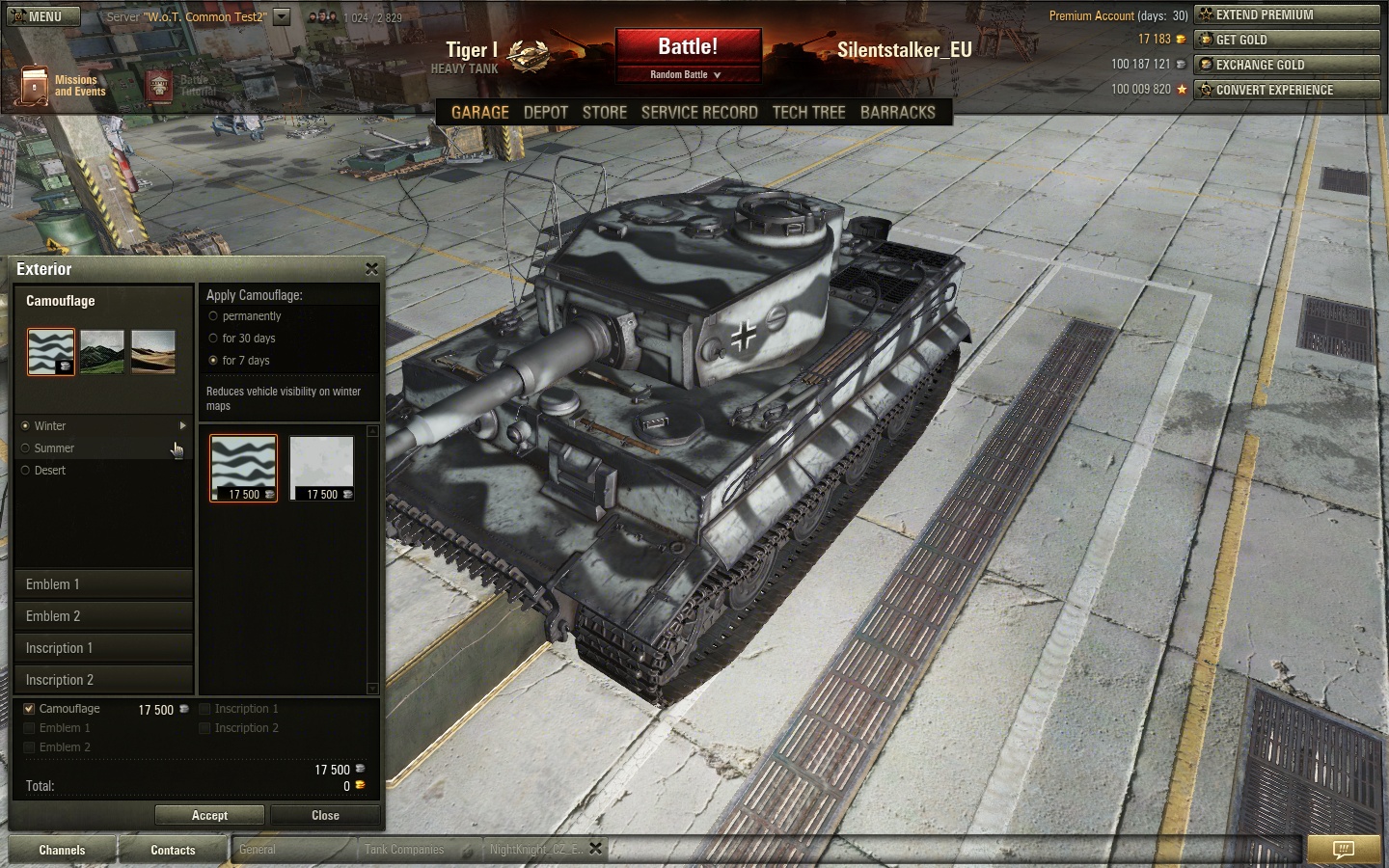This screenshot has width=1389, height=868.
Task: Open the Store tab
Action: (x=605, y=113)
